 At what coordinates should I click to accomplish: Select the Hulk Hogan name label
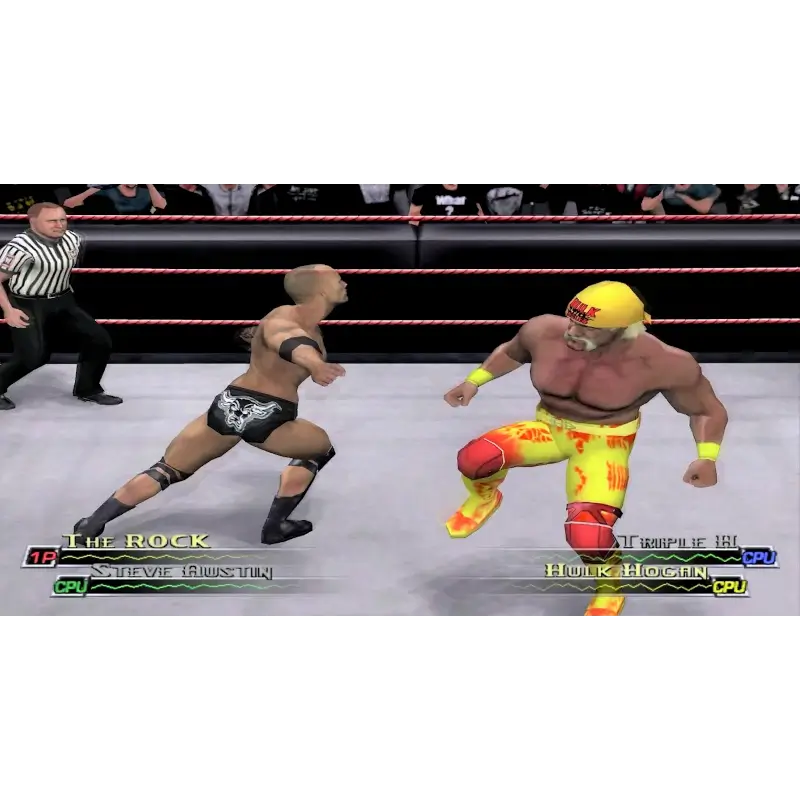(x=627, y=572)
